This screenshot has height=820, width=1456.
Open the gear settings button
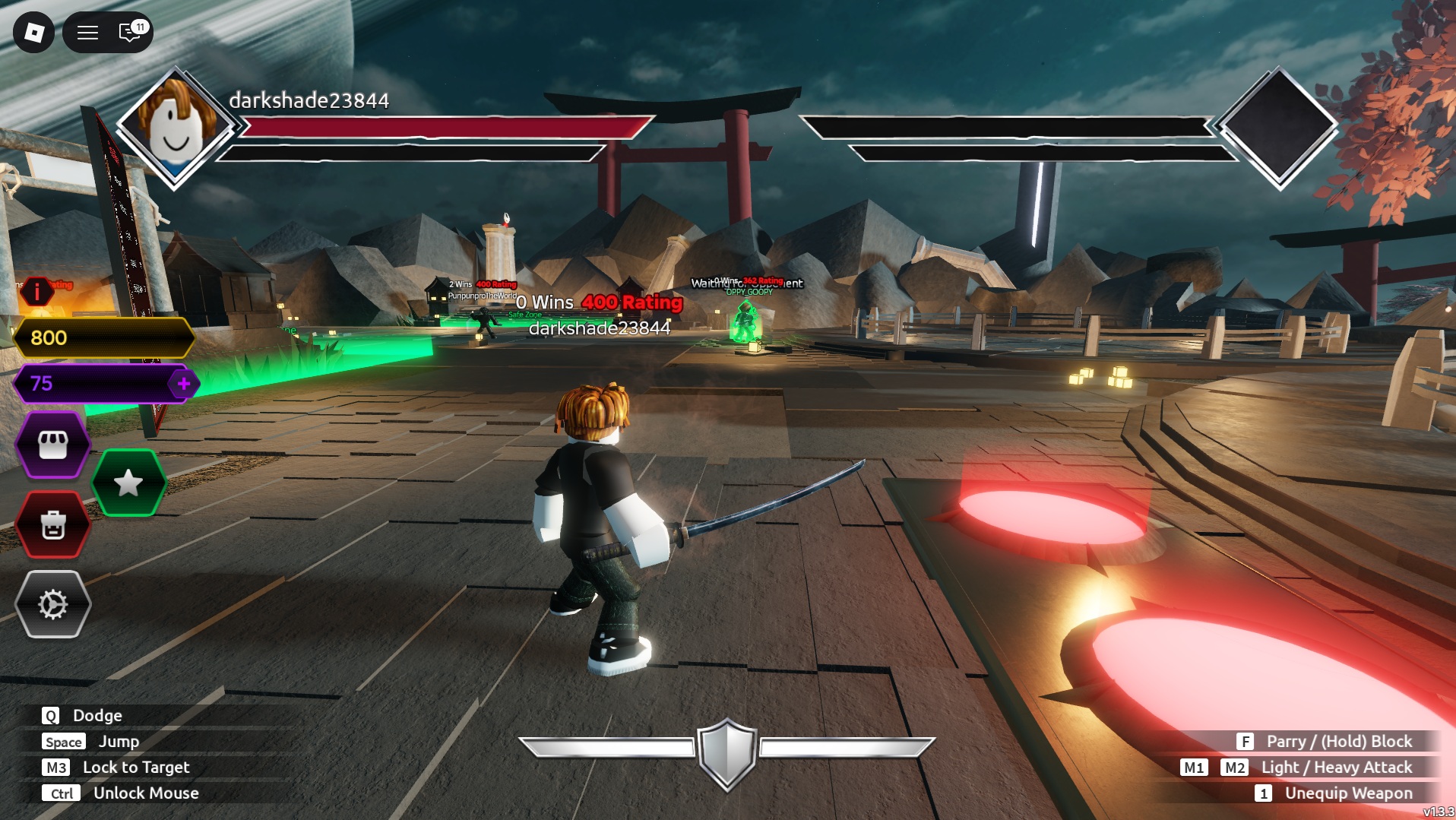tap(52, 605)
